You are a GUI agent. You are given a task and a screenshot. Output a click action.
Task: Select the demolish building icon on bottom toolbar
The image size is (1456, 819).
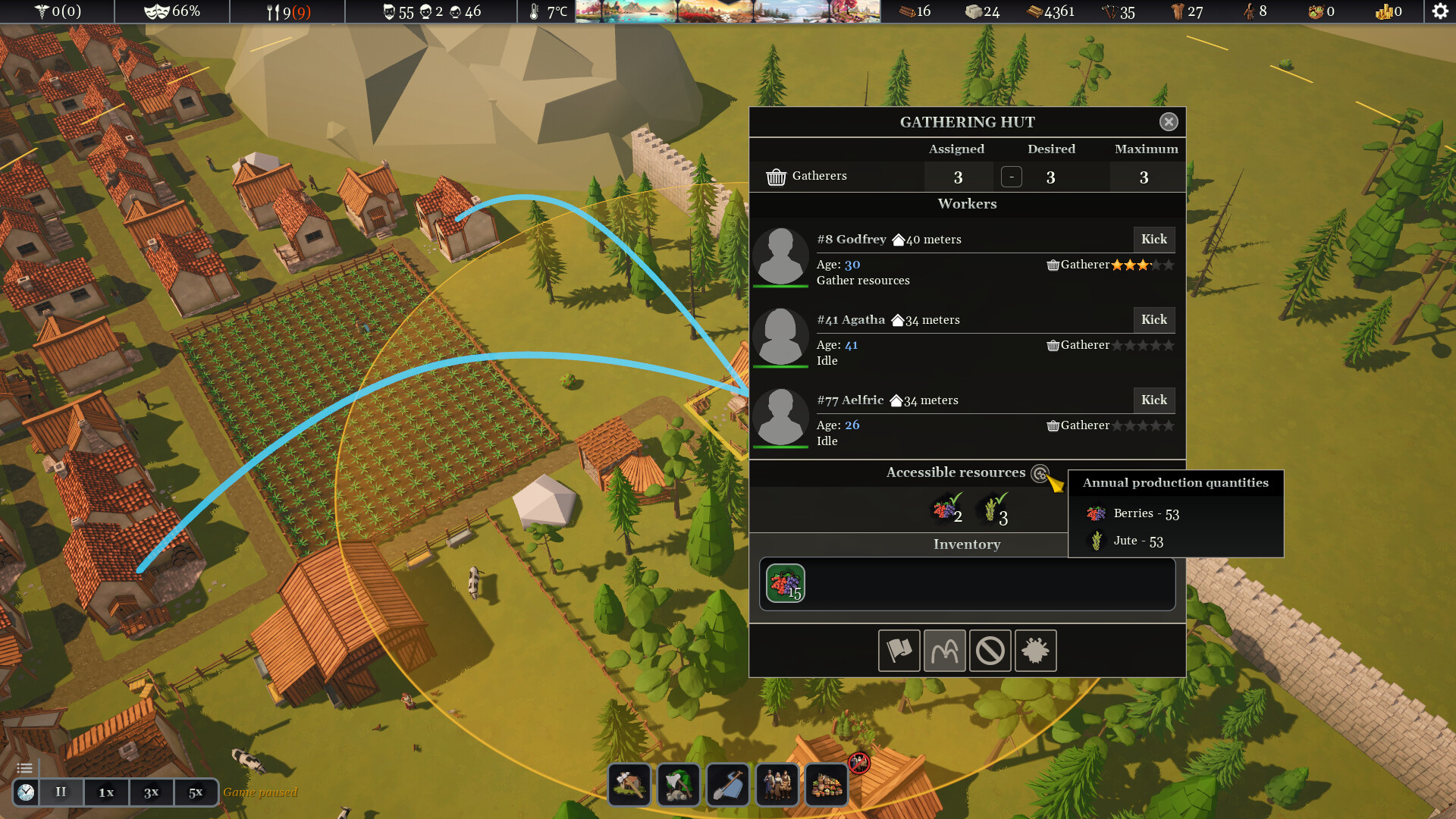point(629,785)
